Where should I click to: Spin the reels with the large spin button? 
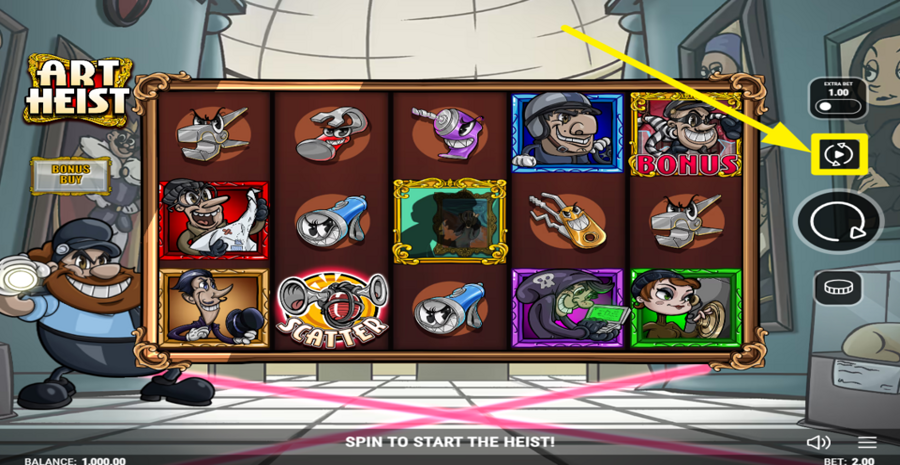click(x=838, y=222)
